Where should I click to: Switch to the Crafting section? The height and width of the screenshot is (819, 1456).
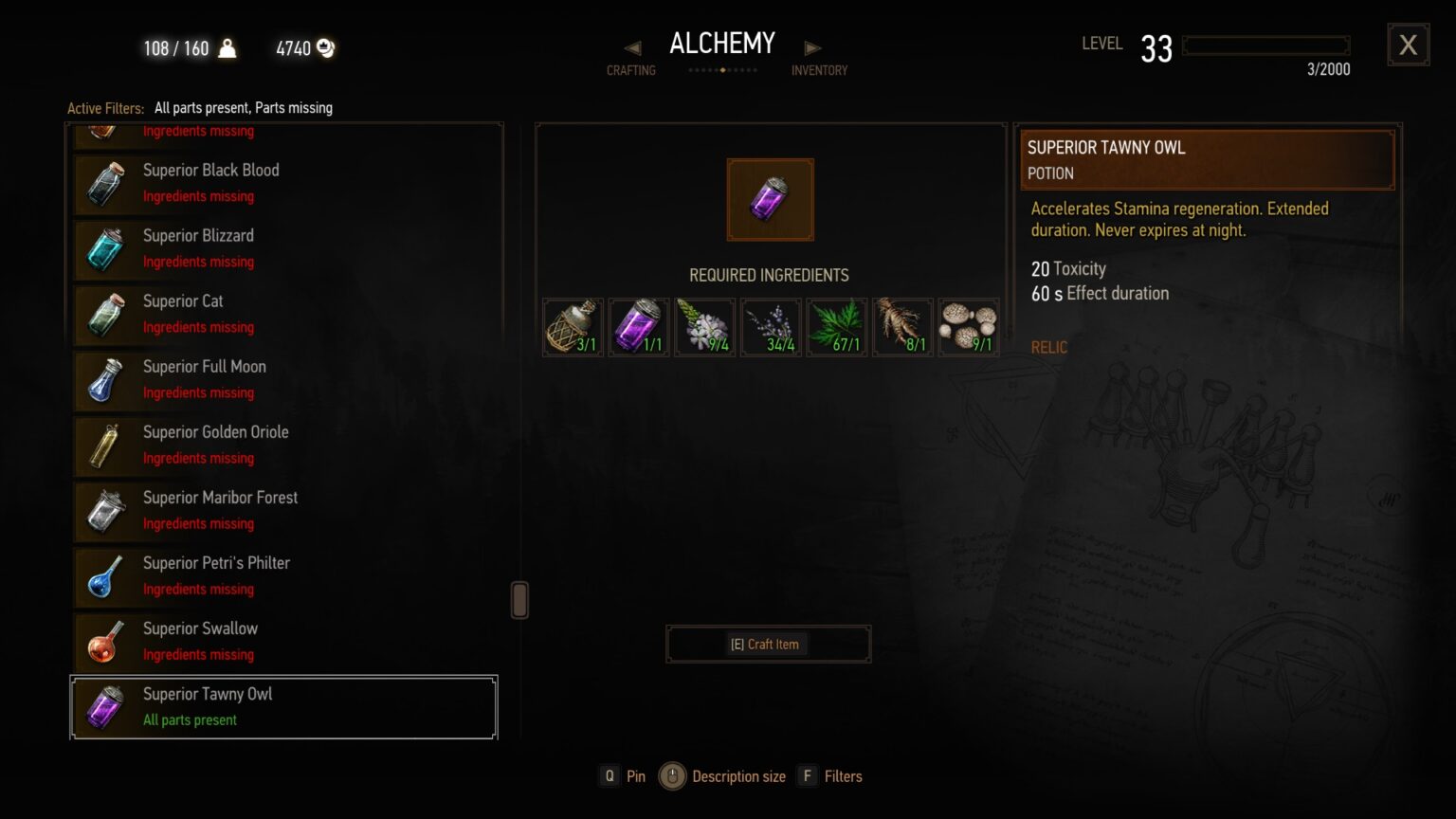pos(631,69)
